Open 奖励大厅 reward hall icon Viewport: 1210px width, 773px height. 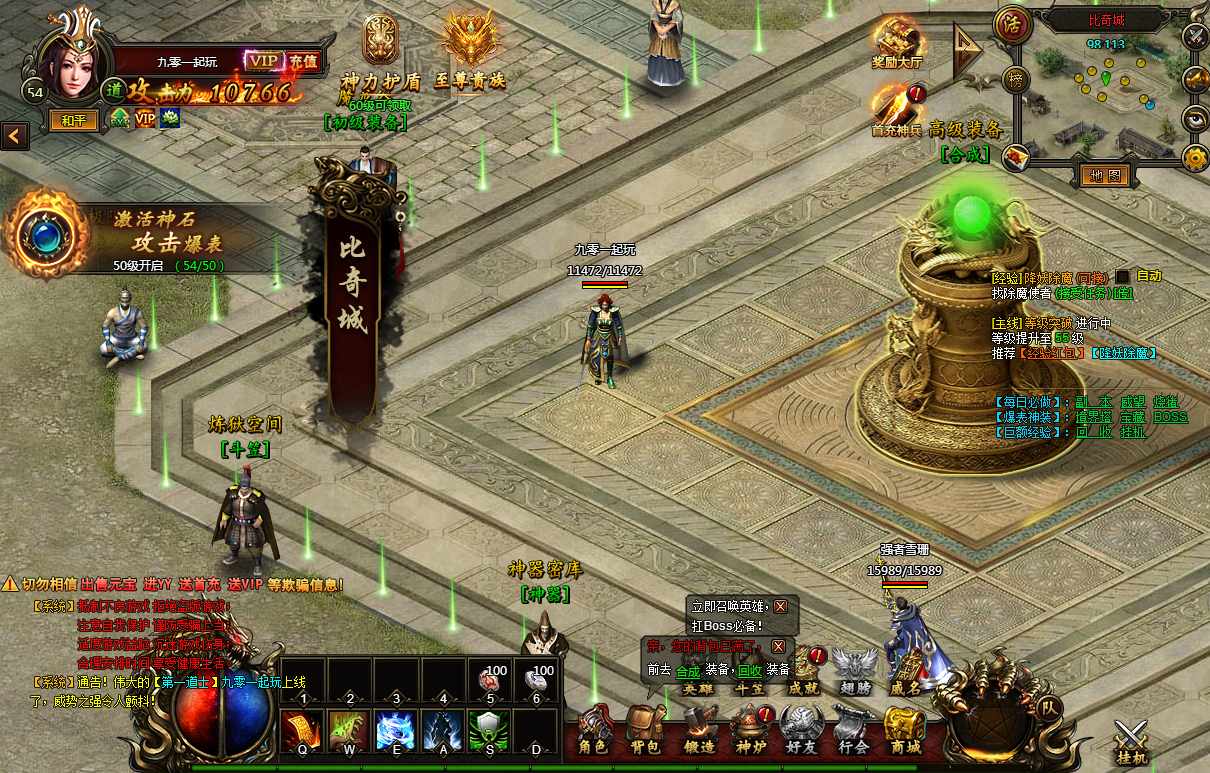pos(898,42)
